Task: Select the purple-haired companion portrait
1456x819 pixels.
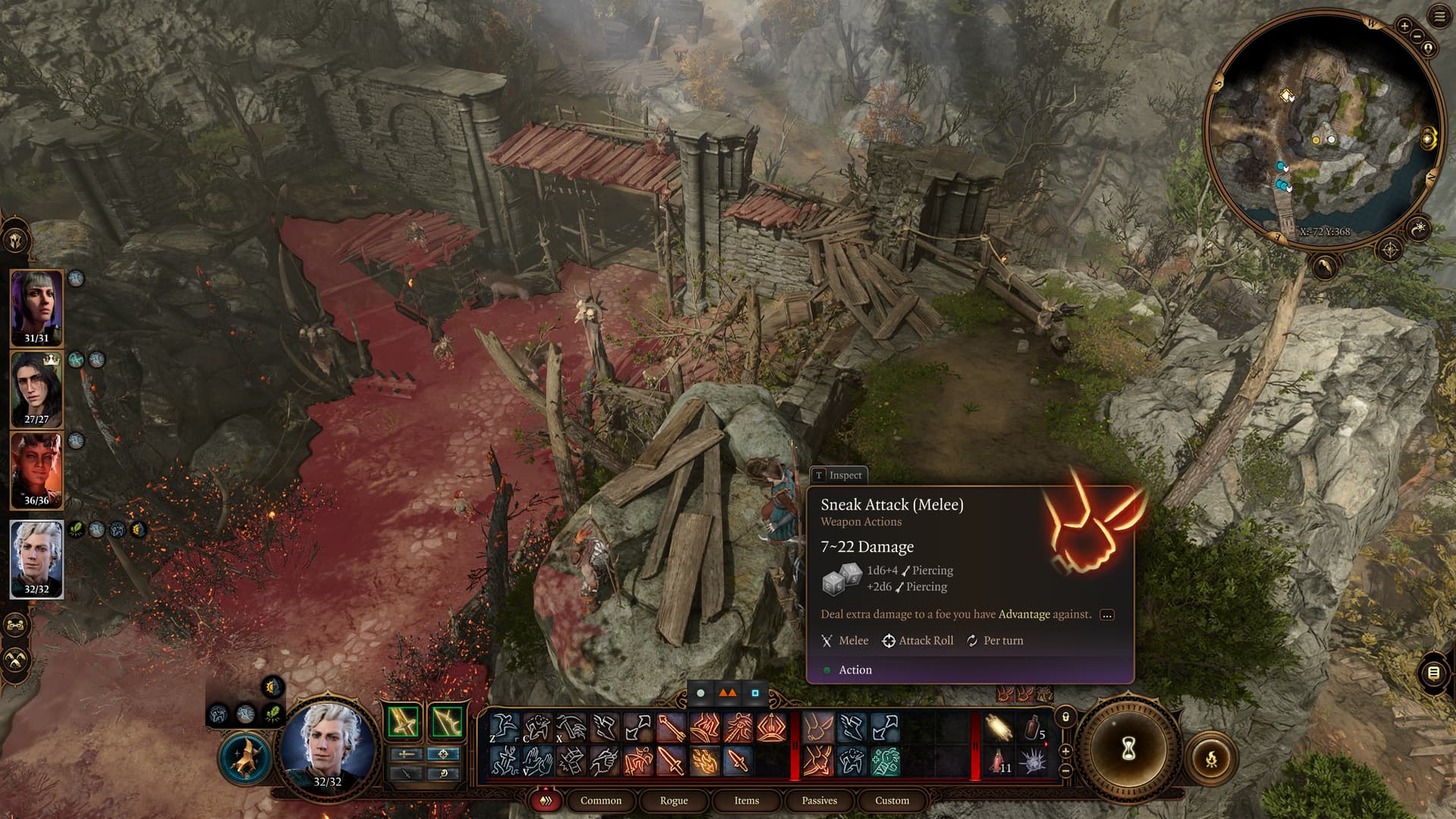Action: point(36,307)
